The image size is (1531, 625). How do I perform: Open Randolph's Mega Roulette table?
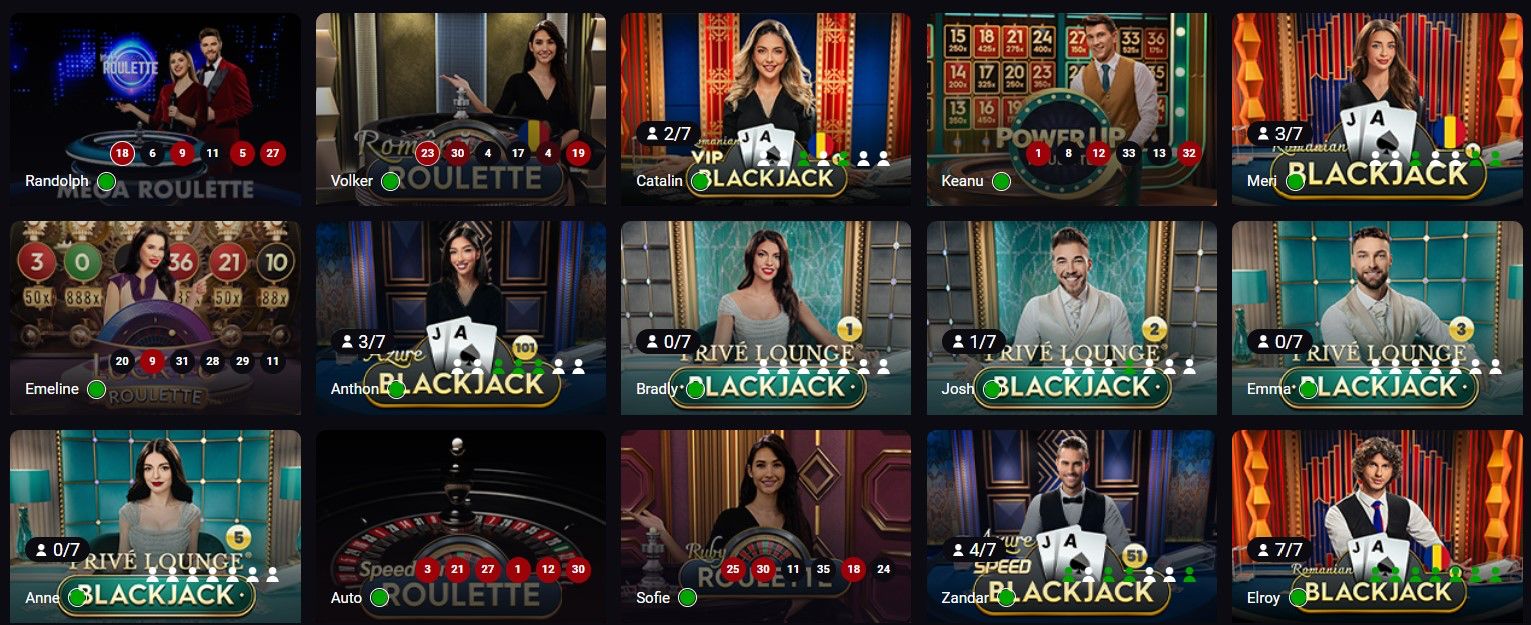155,90
